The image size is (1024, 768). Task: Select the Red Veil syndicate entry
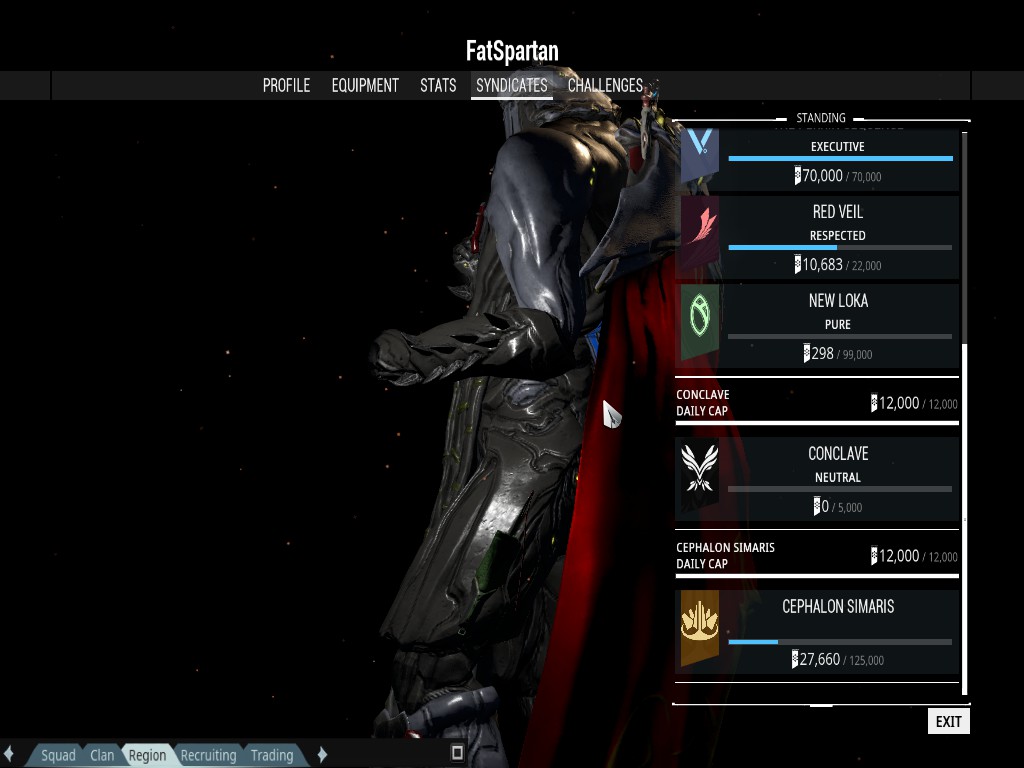click(818, 237)
